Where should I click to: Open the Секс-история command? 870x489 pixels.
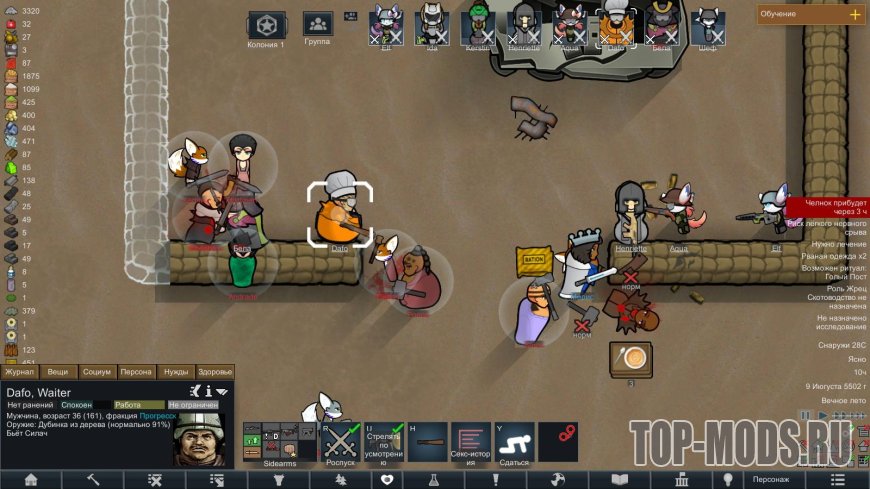click(471, 442)
